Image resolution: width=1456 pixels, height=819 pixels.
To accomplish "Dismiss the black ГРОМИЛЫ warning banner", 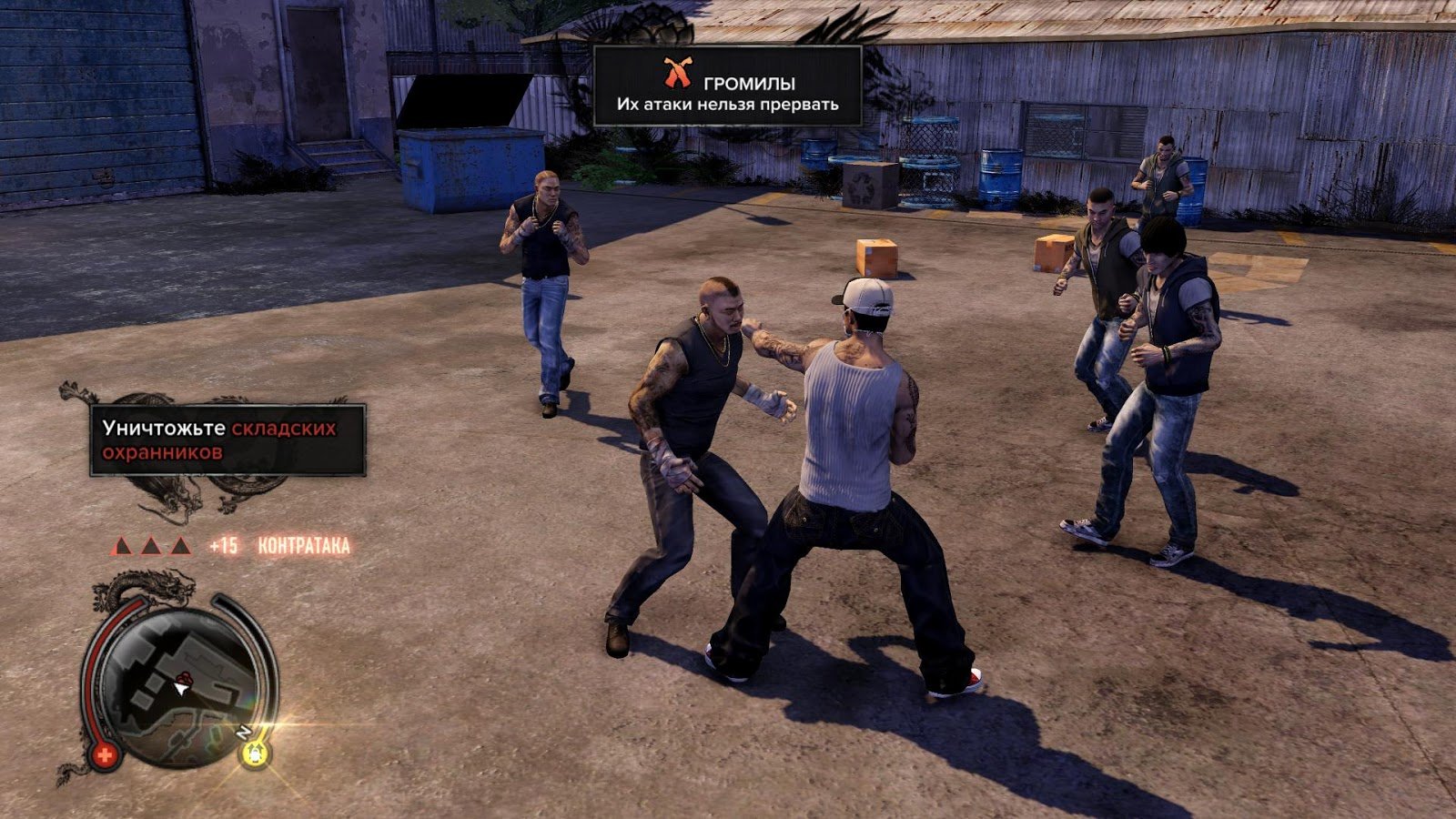I will 728,86.
